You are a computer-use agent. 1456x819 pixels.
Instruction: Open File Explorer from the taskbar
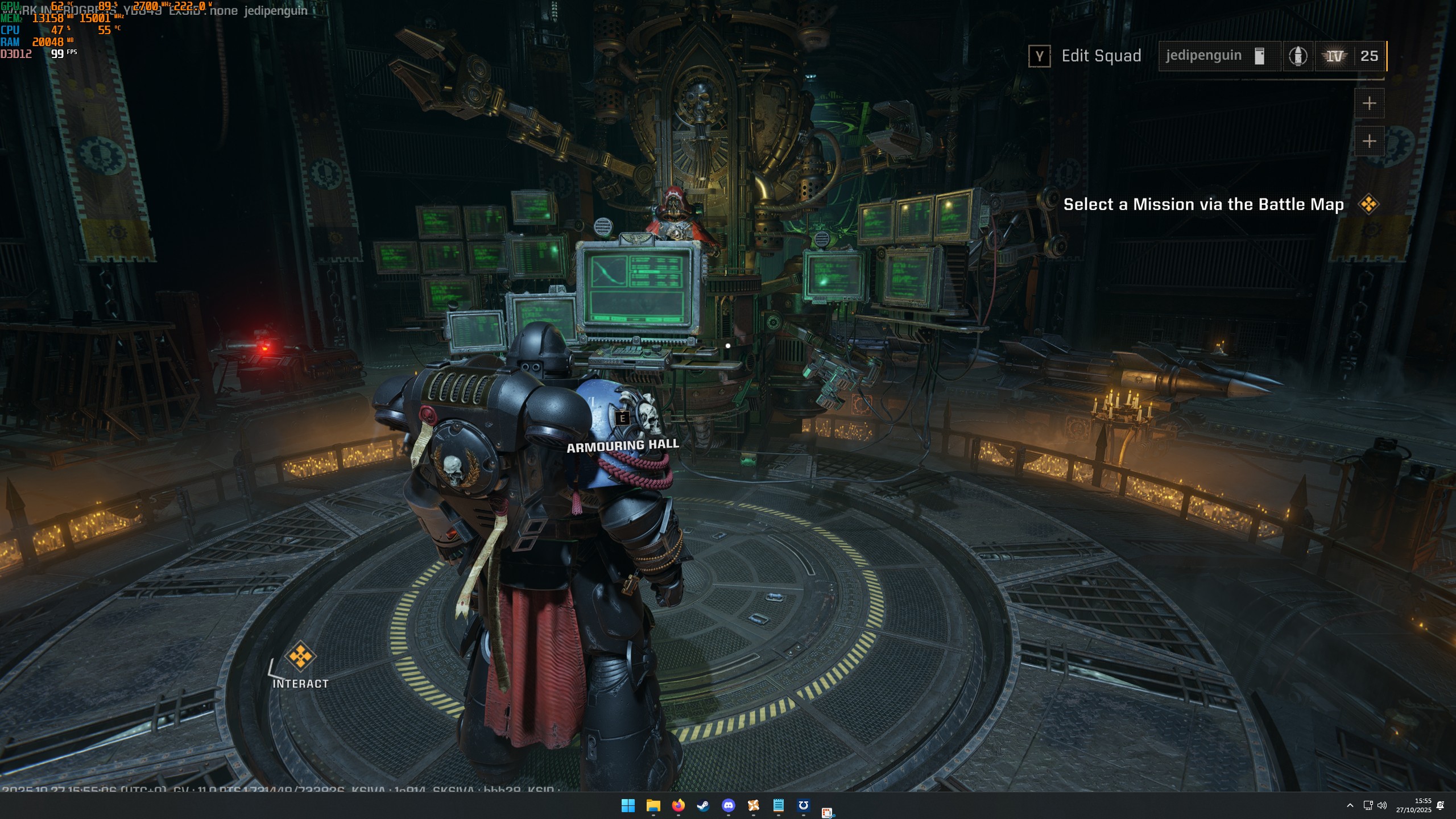pos(653,806)
